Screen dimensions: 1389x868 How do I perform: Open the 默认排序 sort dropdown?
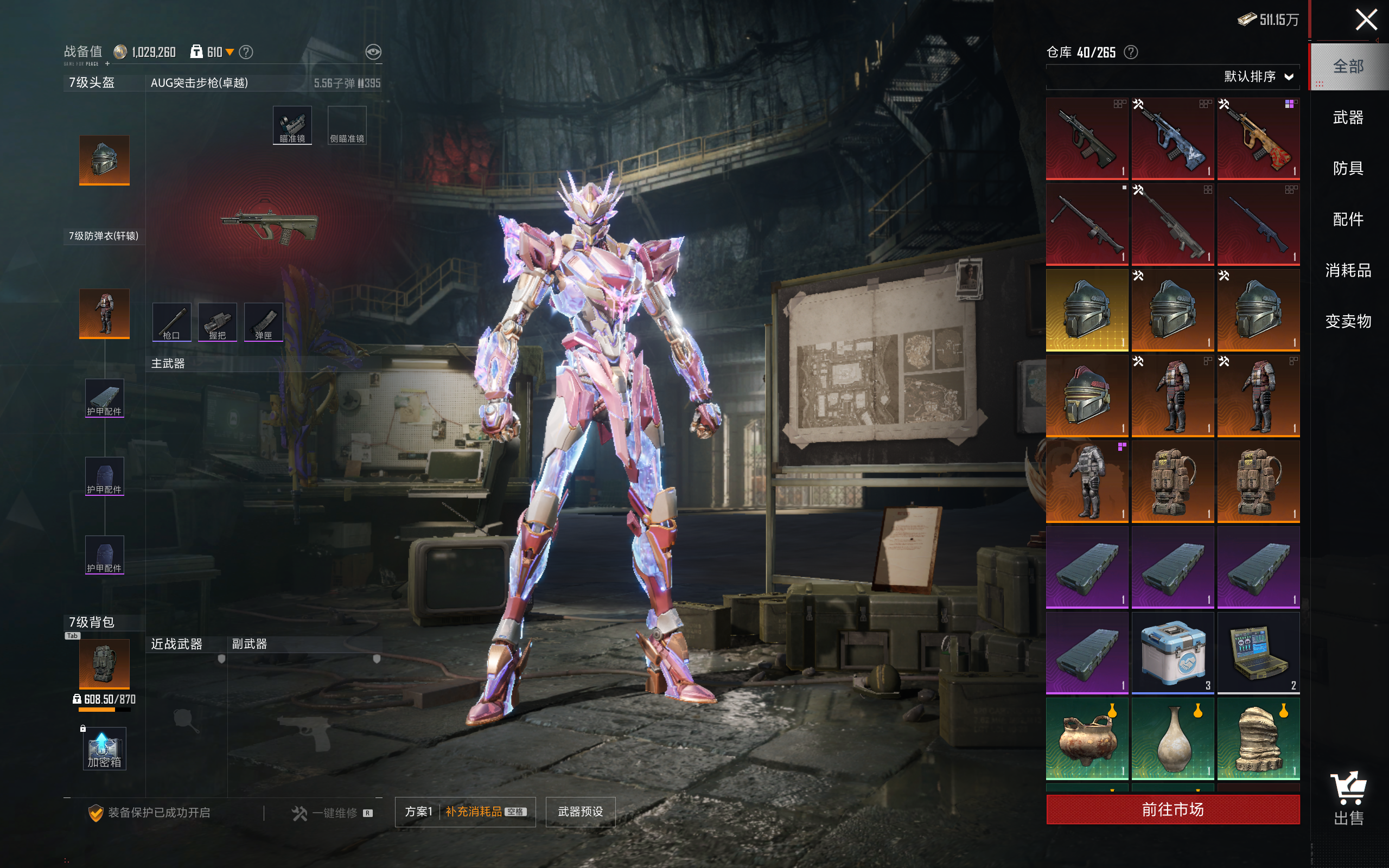(x=1258, y=77)
